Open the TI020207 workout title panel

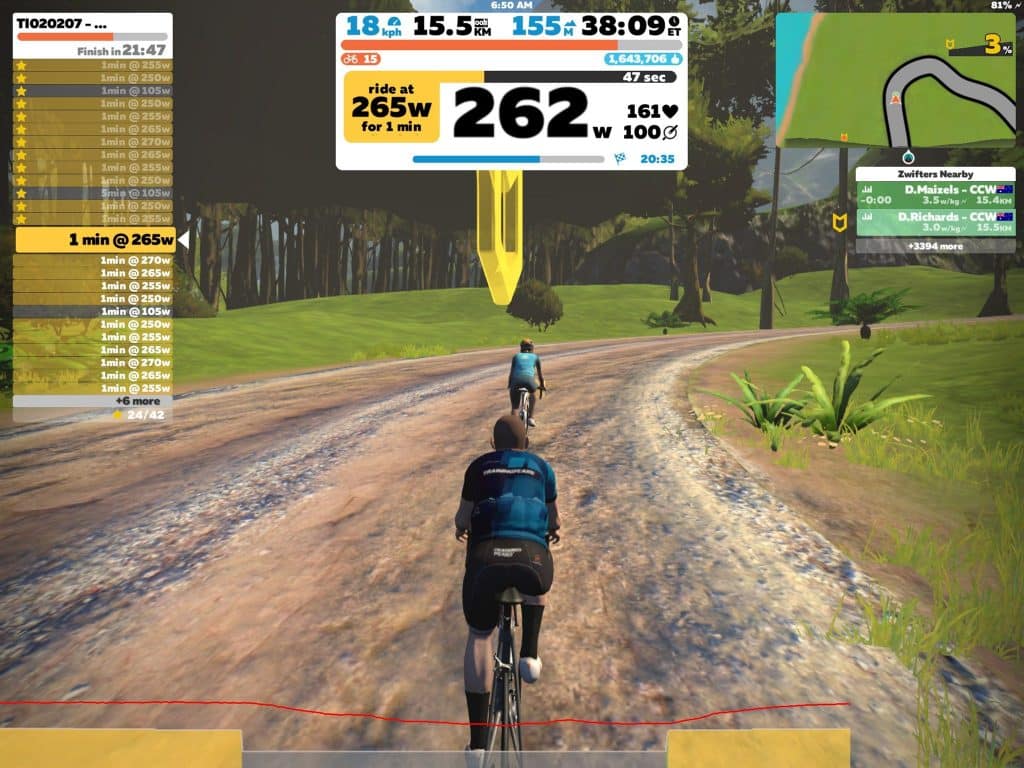92,22
